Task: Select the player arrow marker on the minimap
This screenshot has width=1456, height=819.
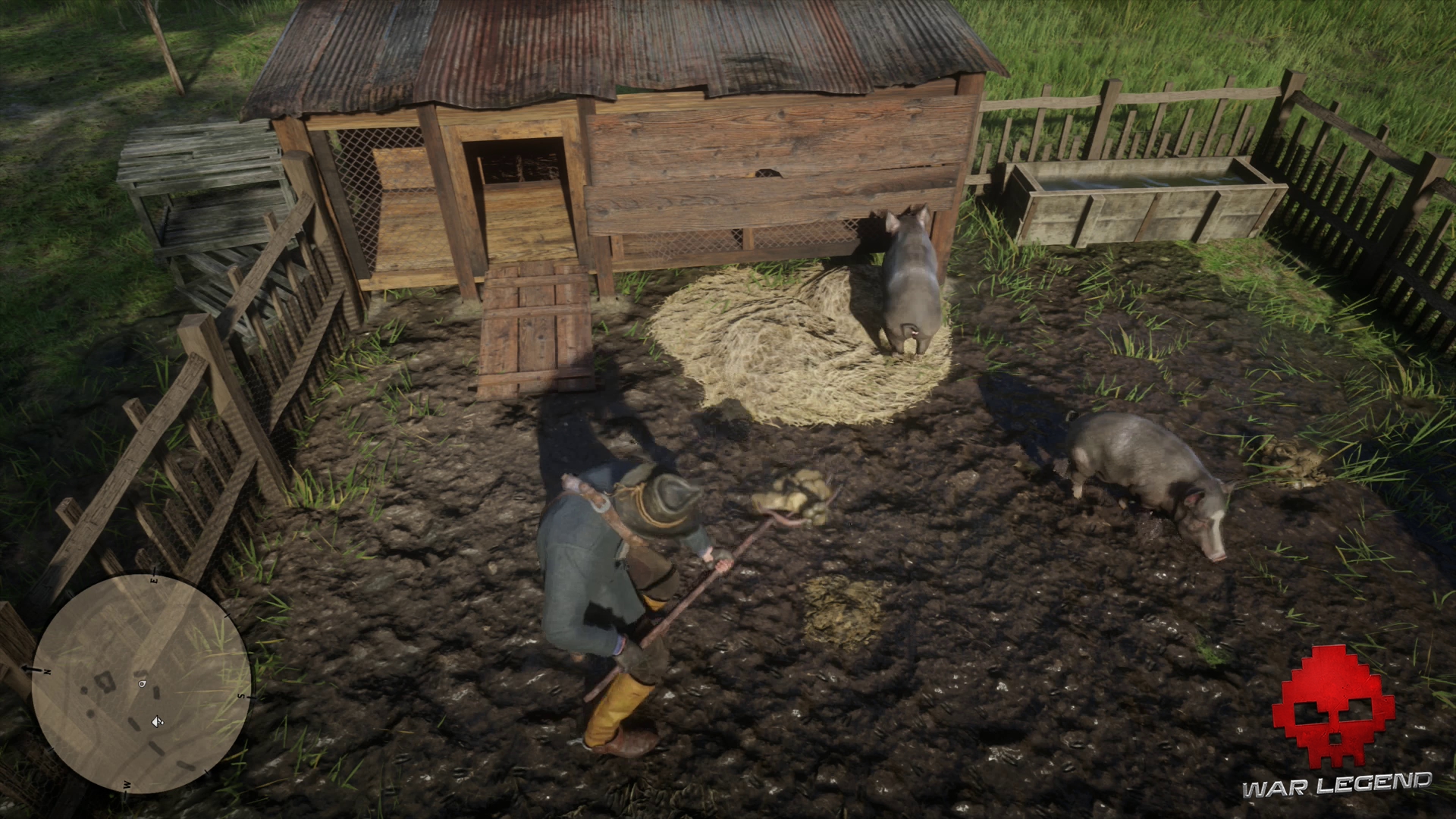Action: coord(157,721)
